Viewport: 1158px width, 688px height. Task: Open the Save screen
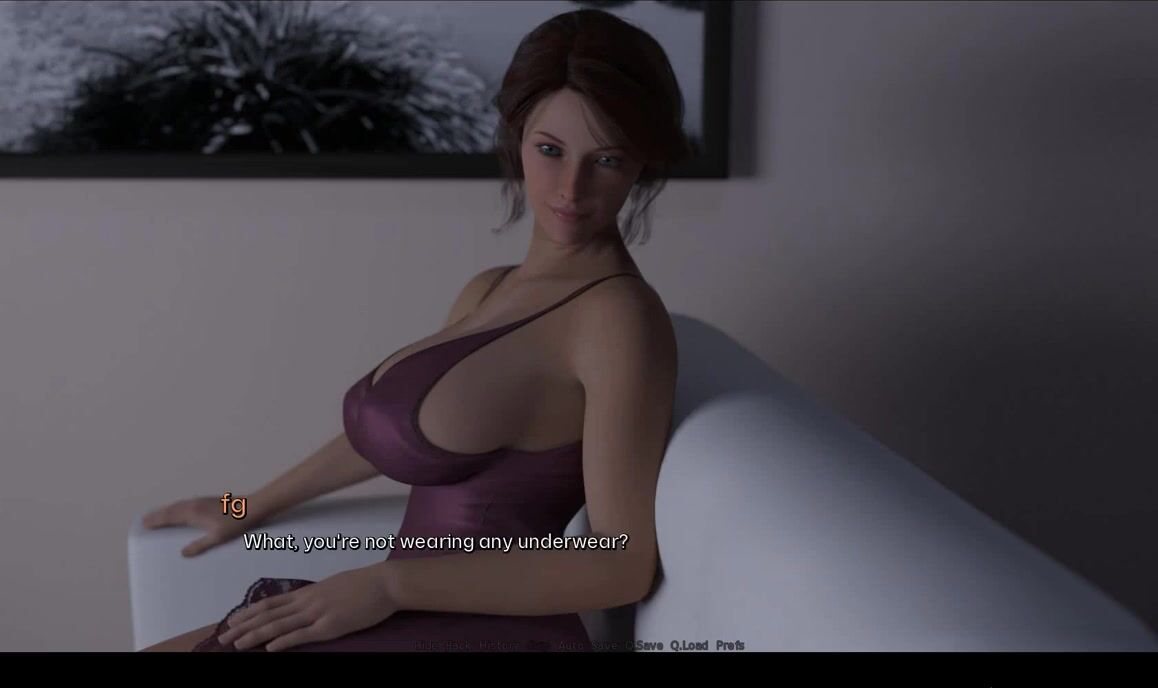604,646
